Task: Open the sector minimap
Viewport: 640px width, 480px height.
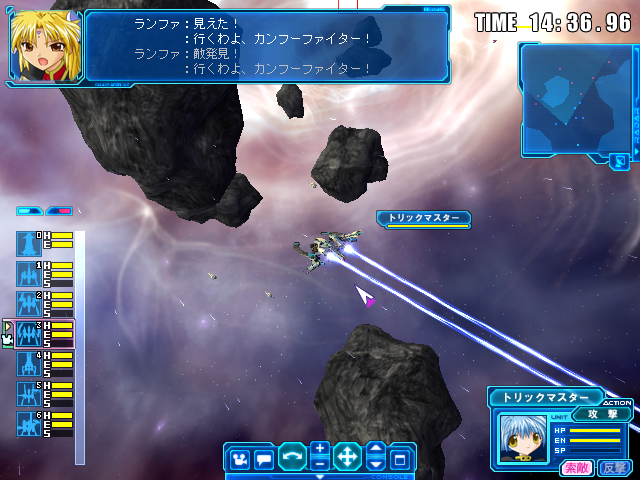Action: [573, 98]
